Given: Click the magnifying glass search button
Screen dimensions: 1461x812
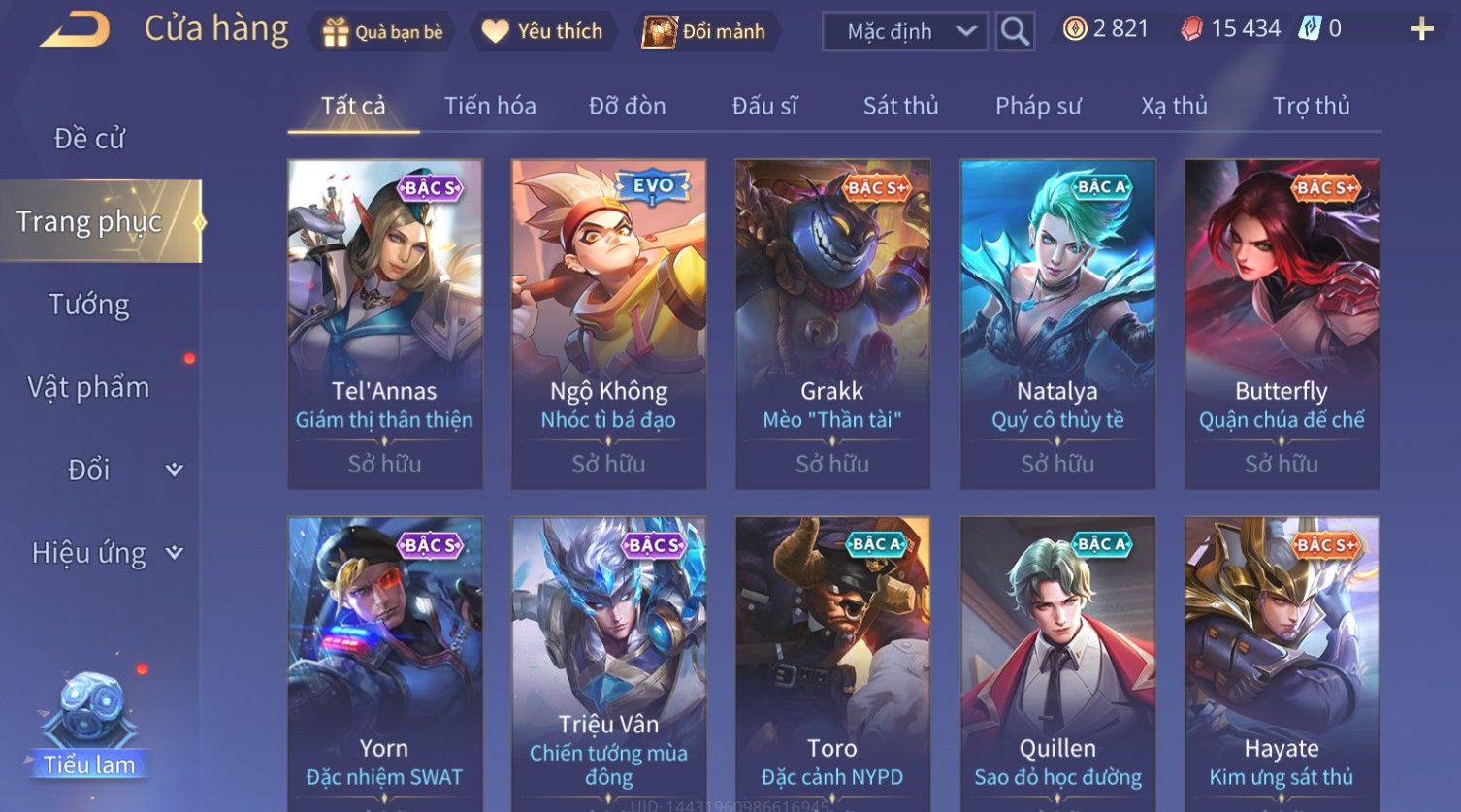Looking at the screenshot, I should pos(1015,32).
